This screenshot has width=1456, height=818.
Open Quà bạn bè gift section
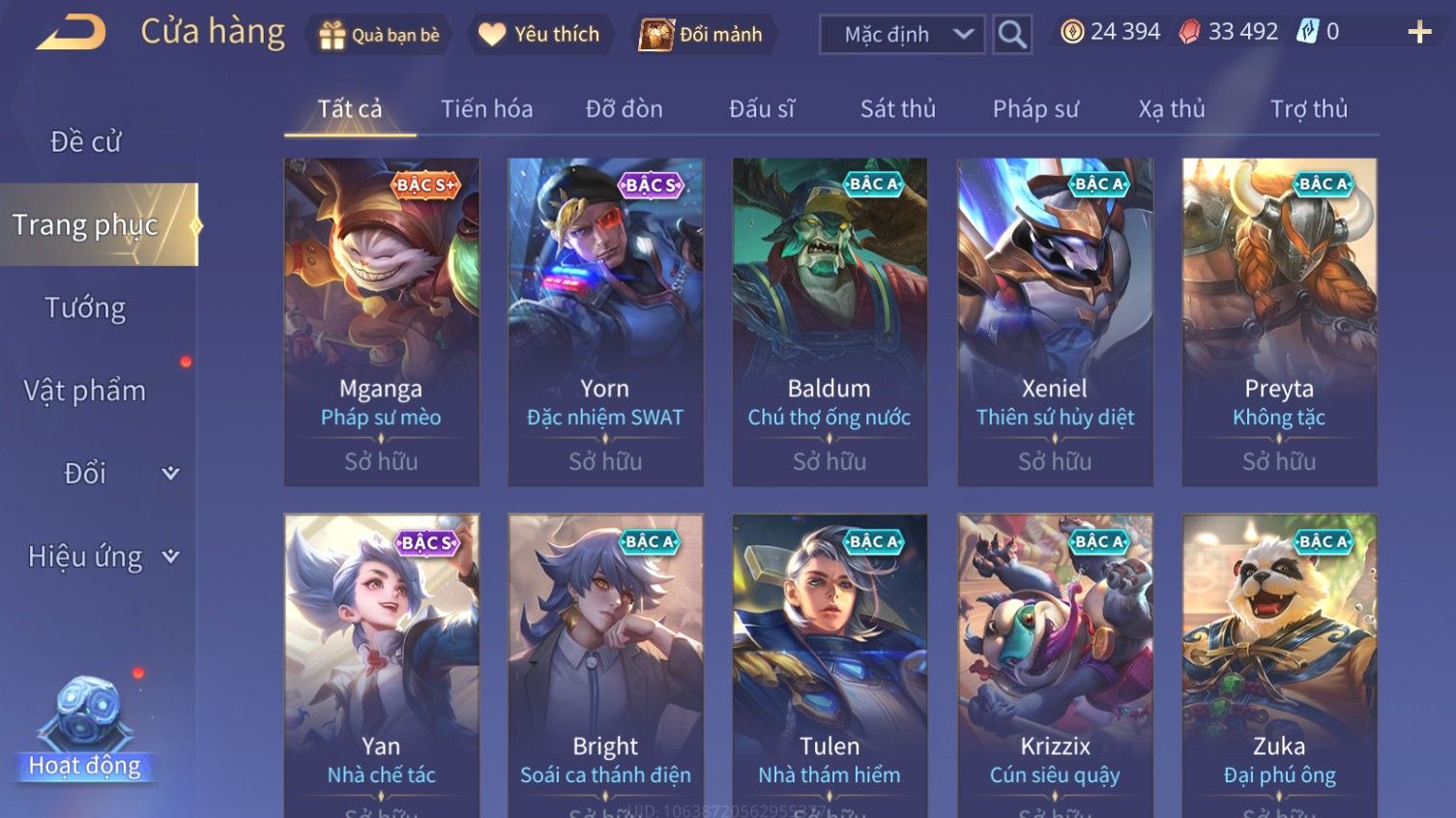pyautogui.click(x=379, y=35)
